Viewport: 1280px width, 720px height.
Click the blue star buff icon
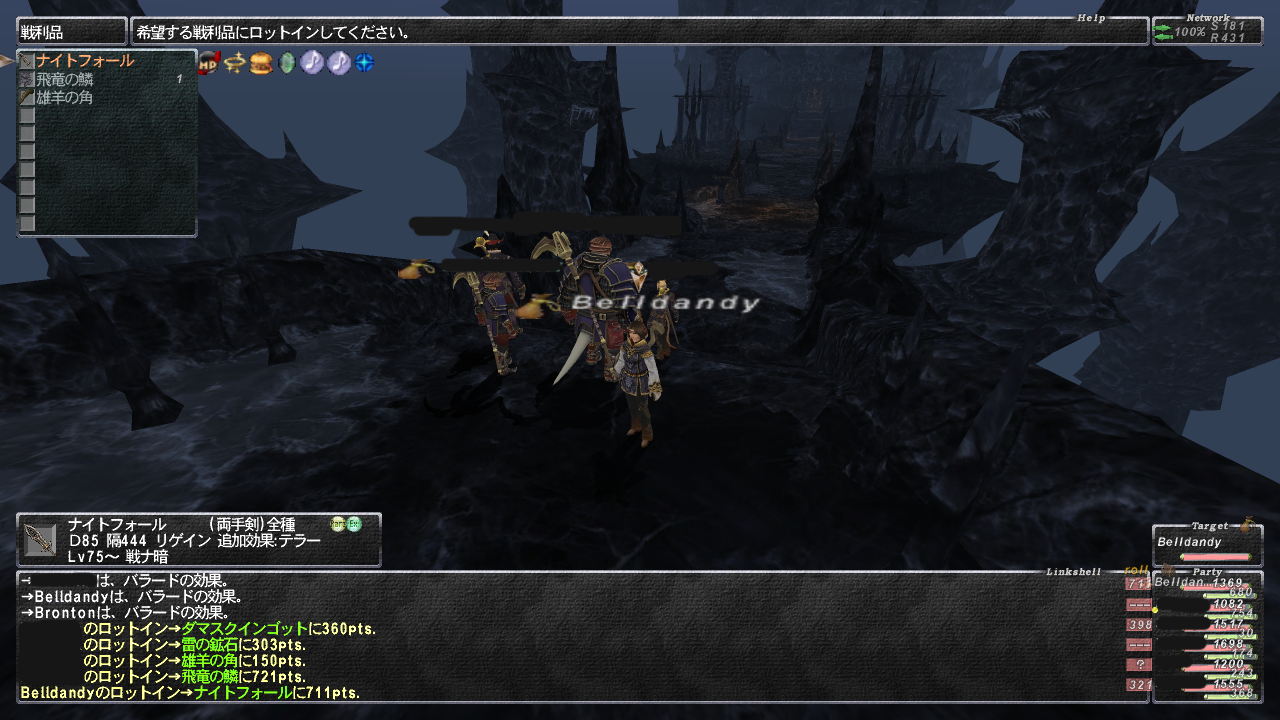click(365, 62)
